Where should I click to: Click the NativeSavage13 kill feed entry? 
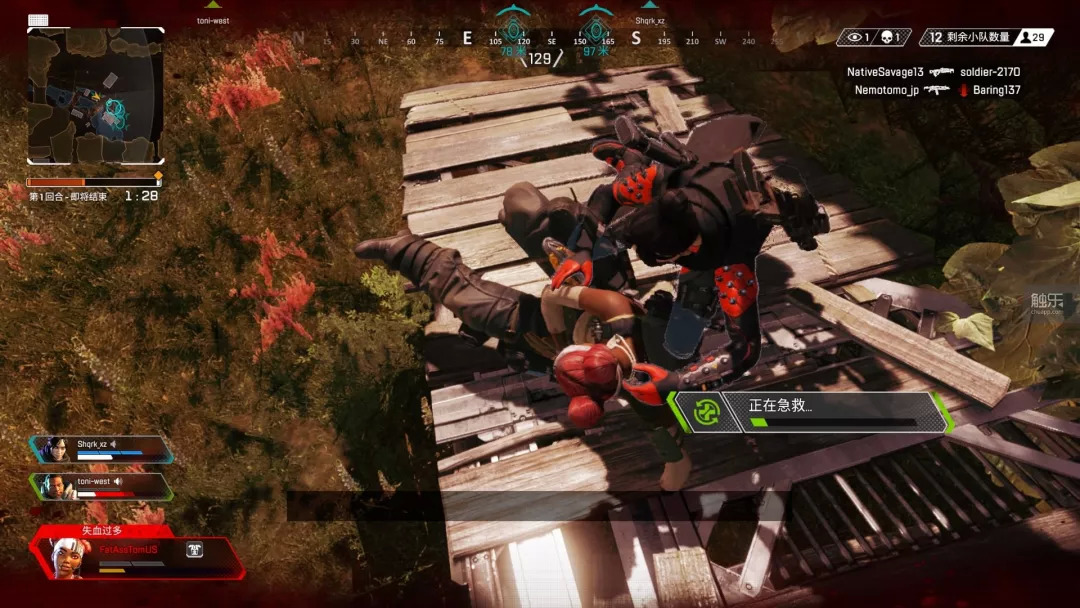932,72
